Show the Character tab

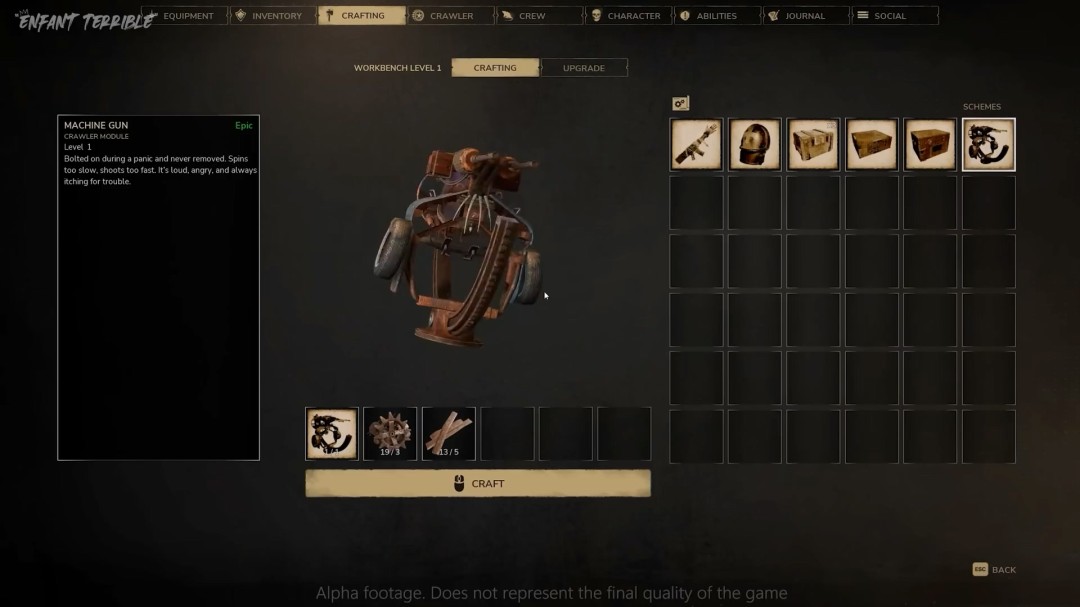point(627,16)
